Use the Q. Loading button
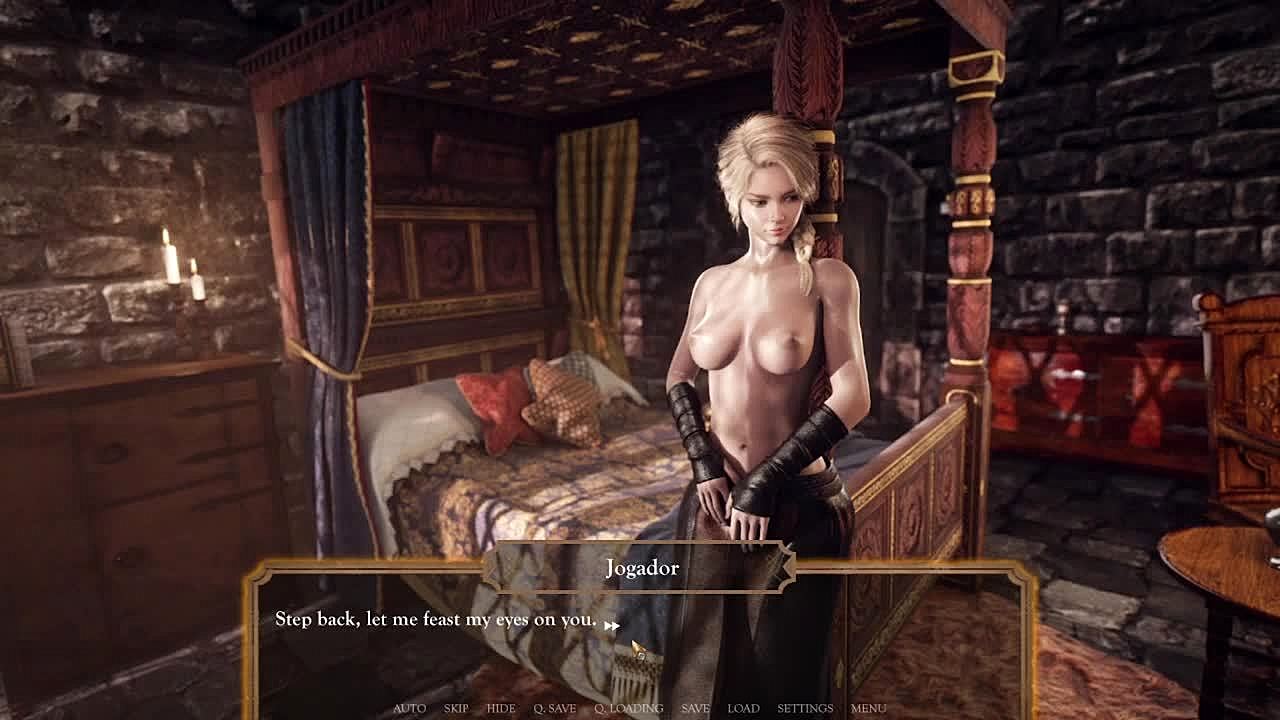Screen dimensions: 1280x720 pyautogui.click(x=628, y=708)
